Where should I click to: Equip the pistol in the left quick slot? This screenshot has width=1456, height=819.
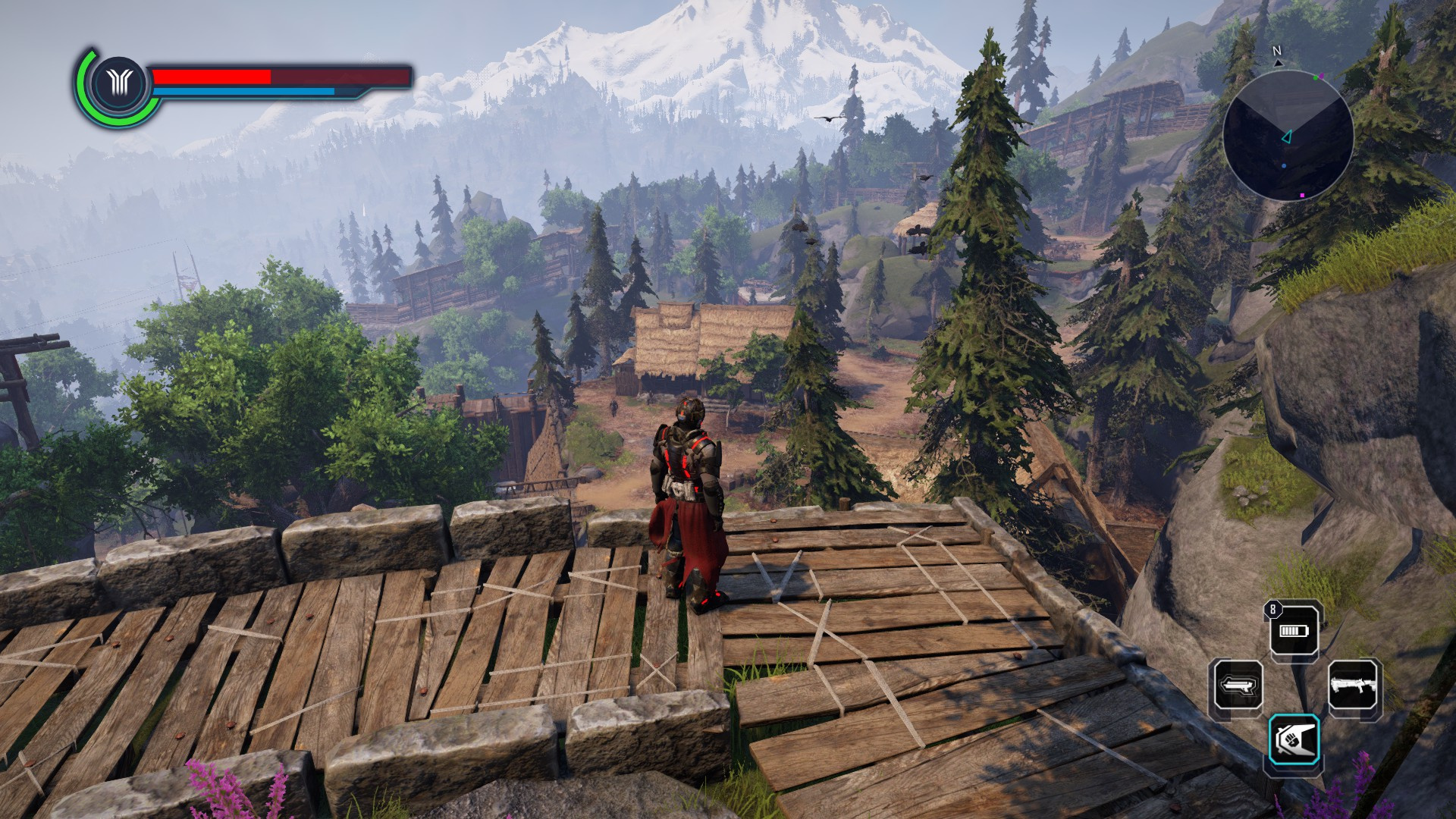click(x=1238, y=686)
